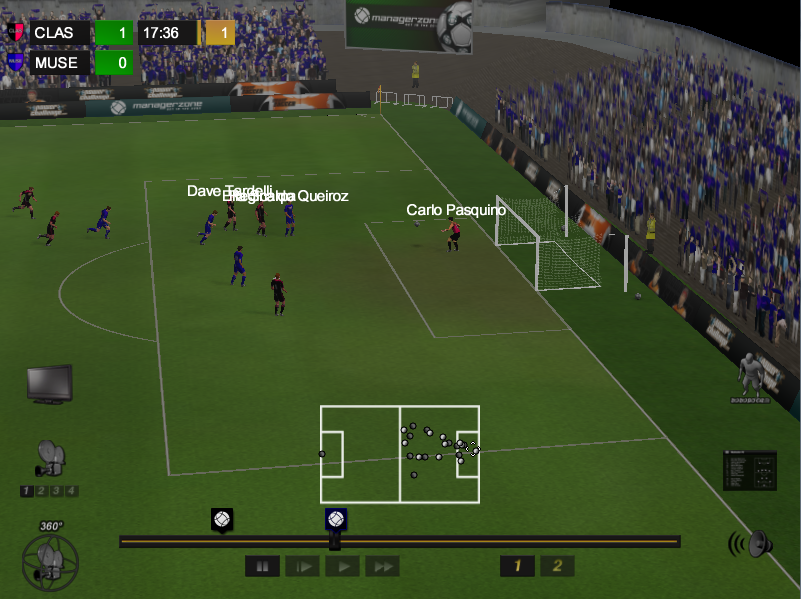Image resolution: width=801 pixels, height=599 pixels.
Task: Click the TV broadcast view icon
Action: pos(49,384)
